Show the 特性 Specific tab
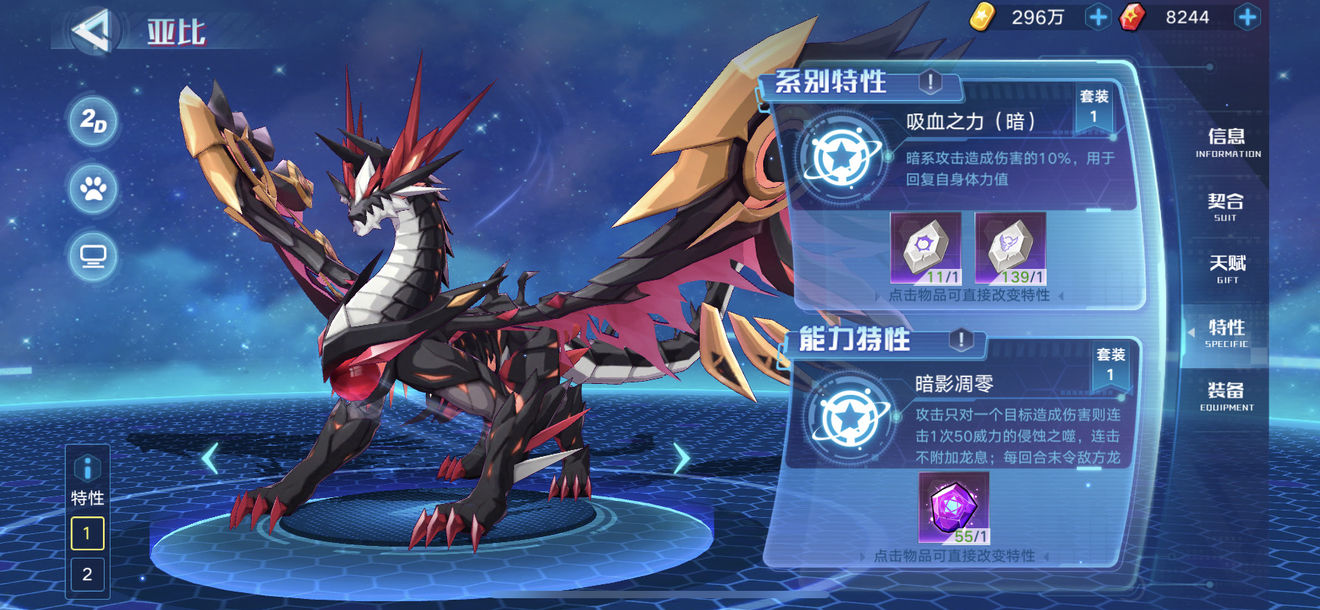This screenshot has width=1320, height=610. click(x=1226, y=332)
